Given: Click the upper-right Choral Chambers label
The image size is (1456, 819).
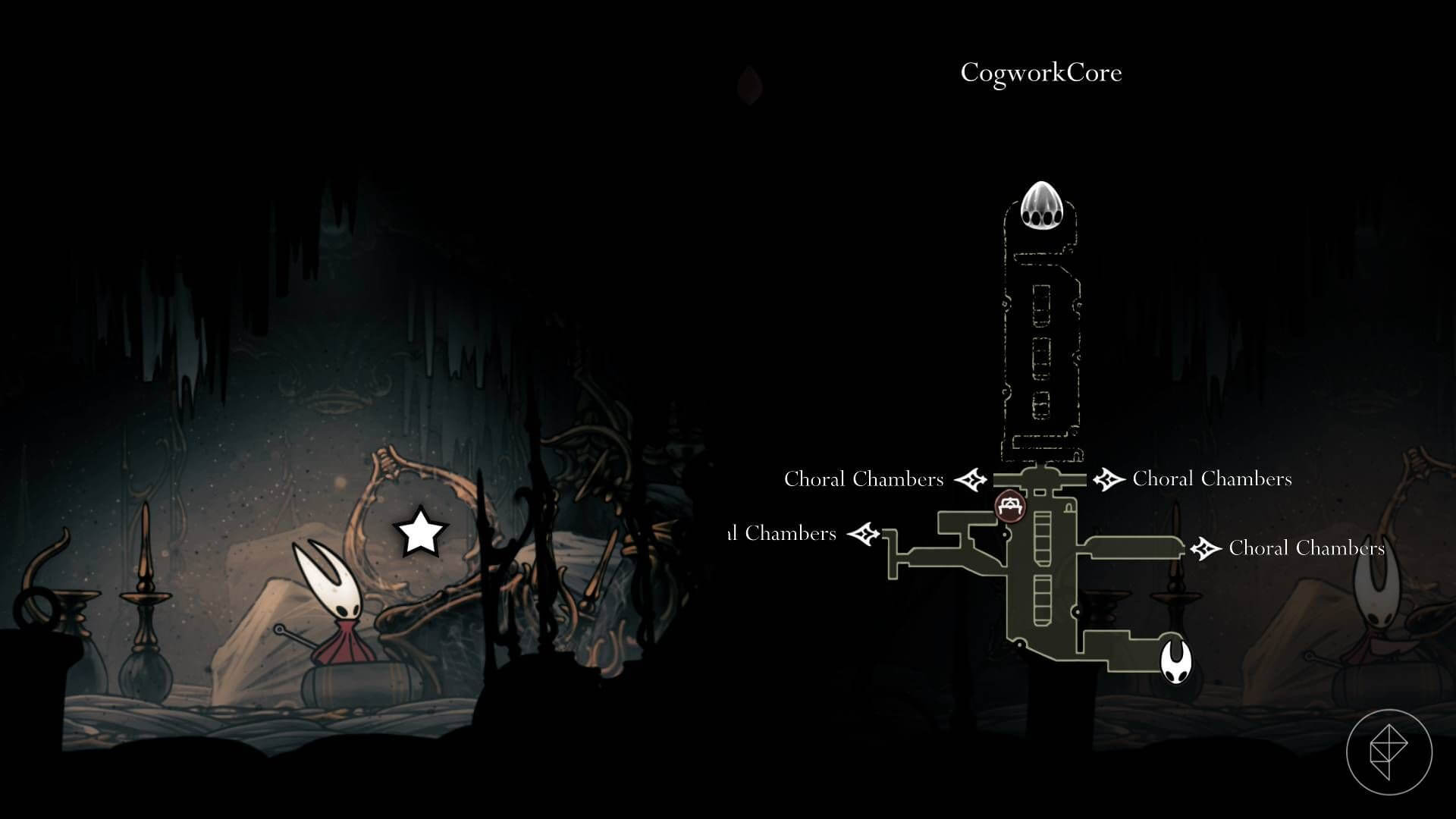Looking at the screenshot, I should click(x=1212, y=479).
